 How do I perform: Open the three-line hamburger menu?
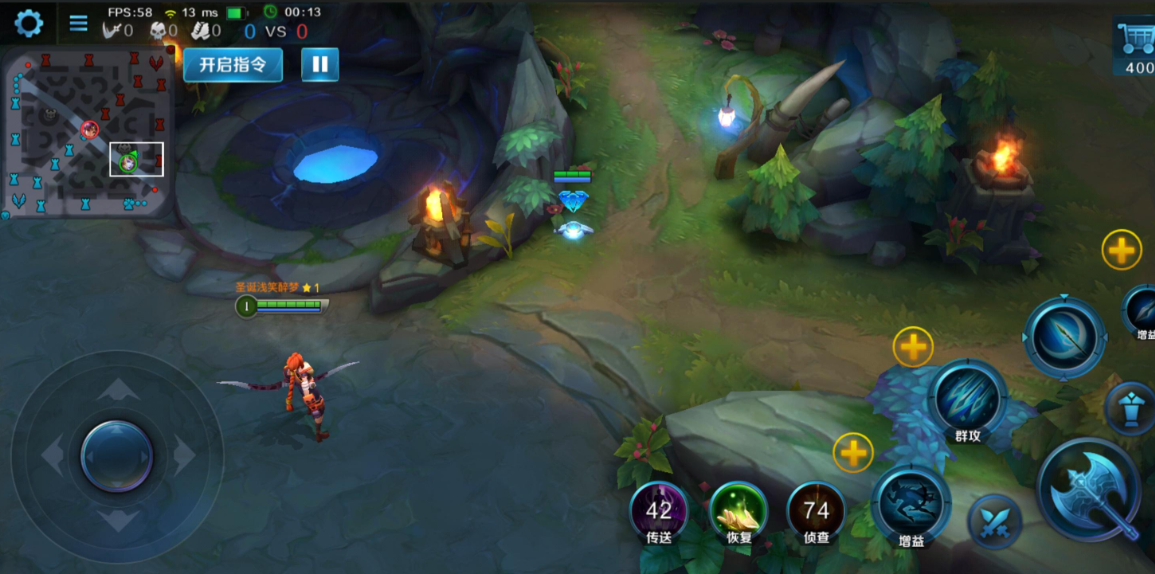(78, 23)
